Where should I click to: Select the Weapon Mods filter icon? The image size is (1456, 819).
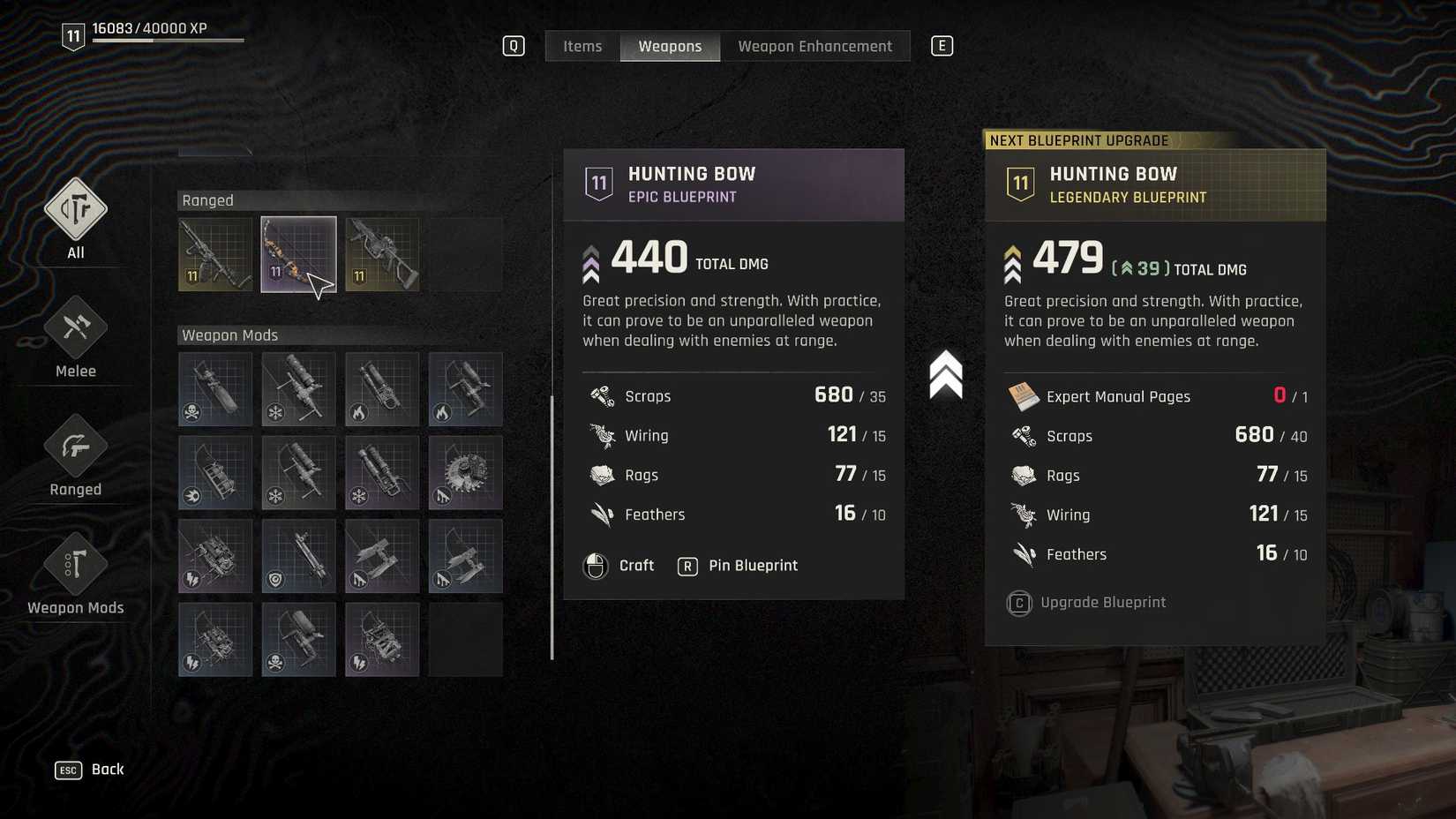[x=75, y=565]
